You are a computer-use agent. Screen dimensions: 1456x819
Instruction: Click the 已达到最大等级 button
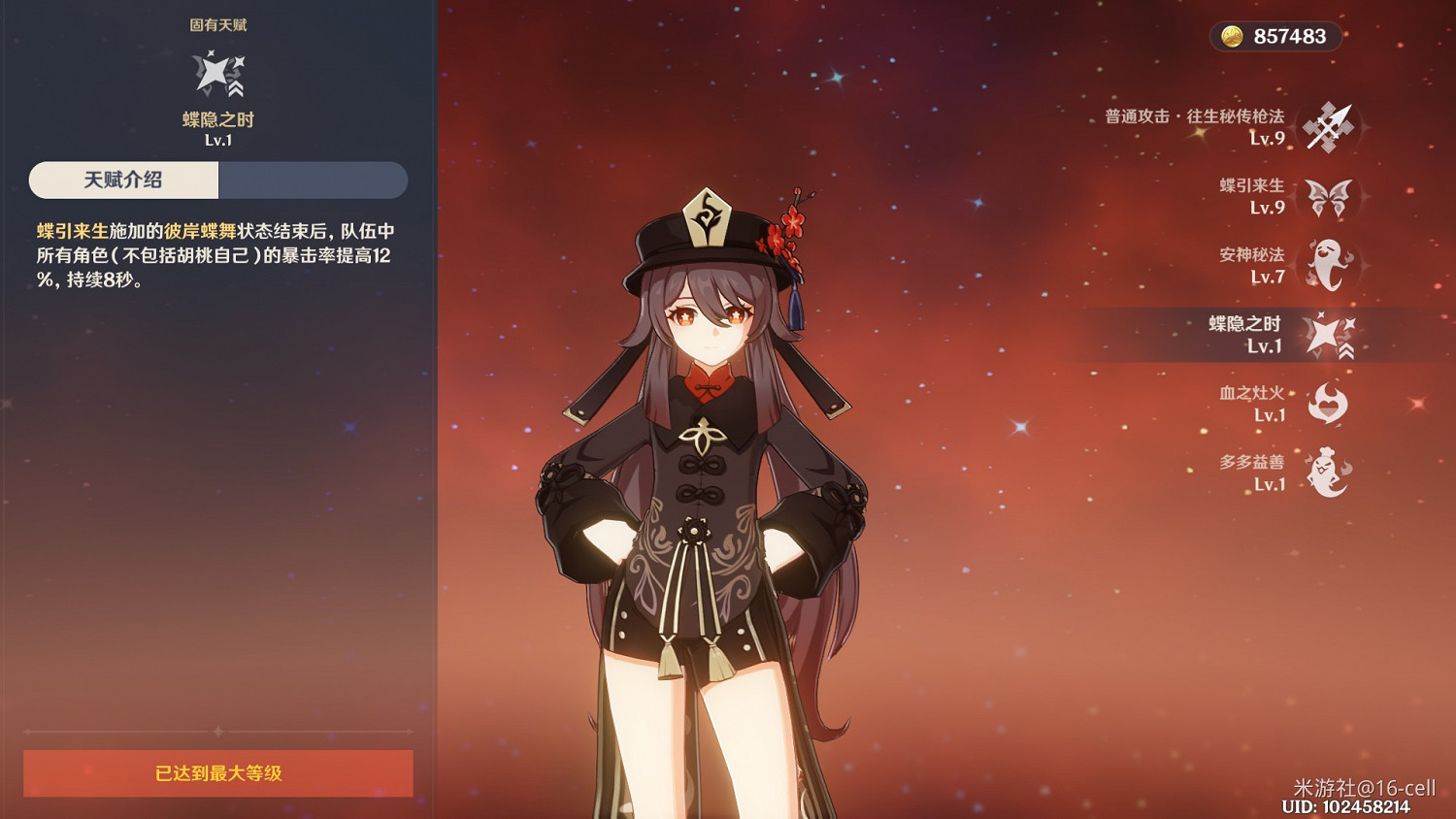point(218,773)
